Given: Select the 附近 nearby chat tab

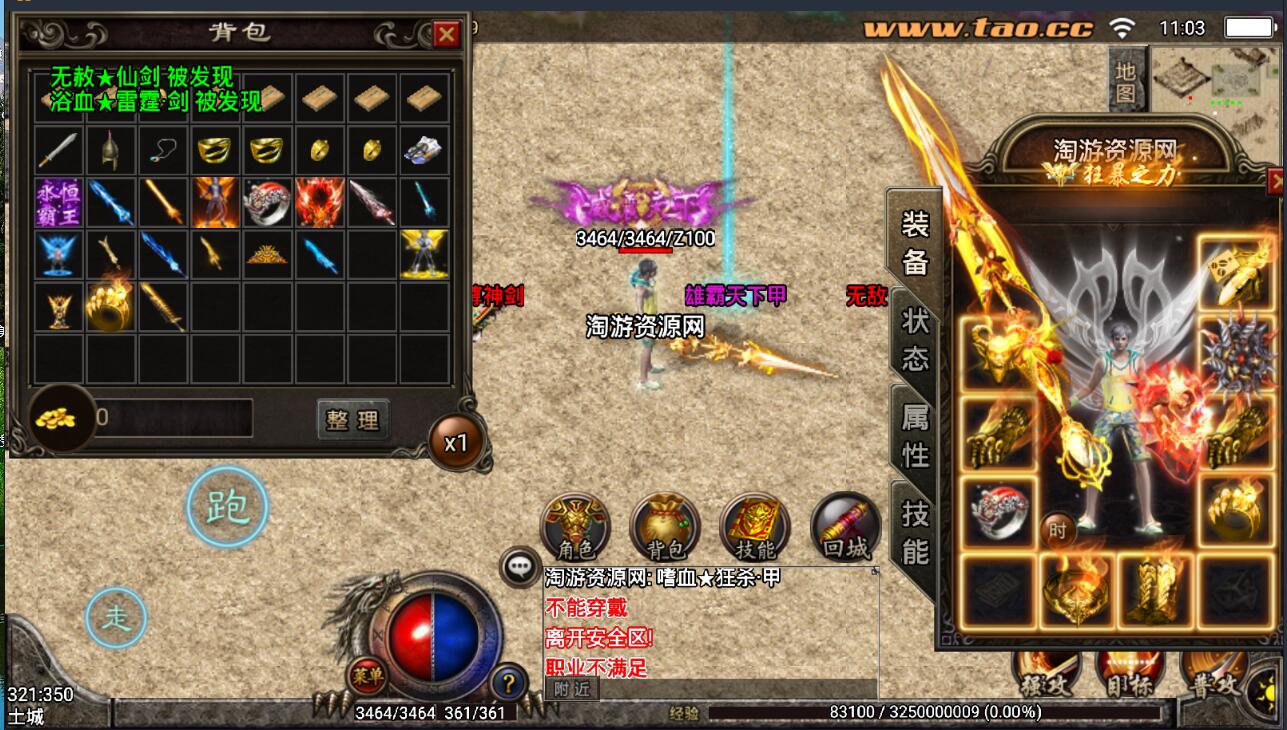Looking at the screenshot, I should (x=571, y=688).
